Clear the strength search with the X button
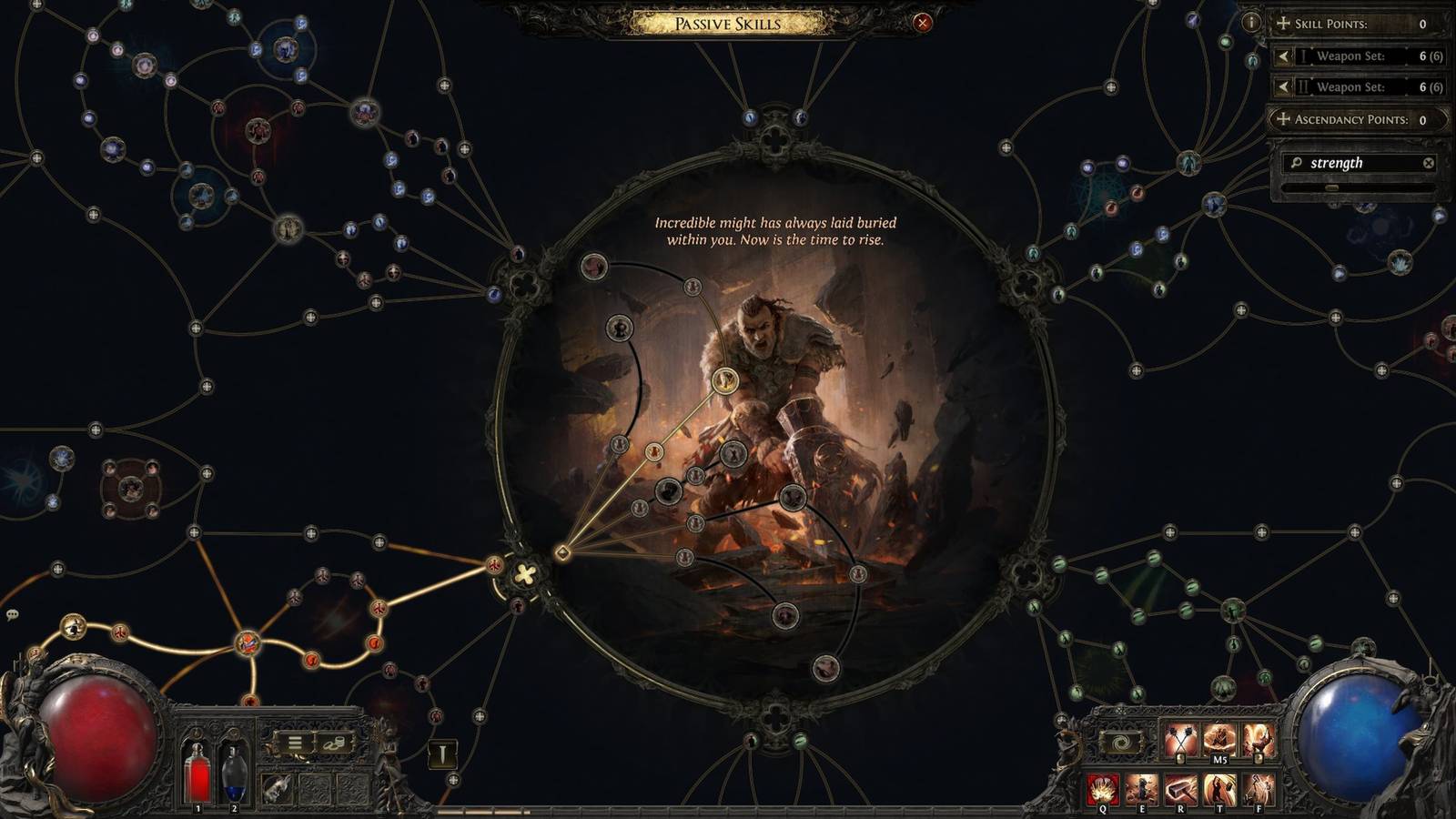The height and width of the screenshot is (819, 1456). click(x=1429, y=162)
